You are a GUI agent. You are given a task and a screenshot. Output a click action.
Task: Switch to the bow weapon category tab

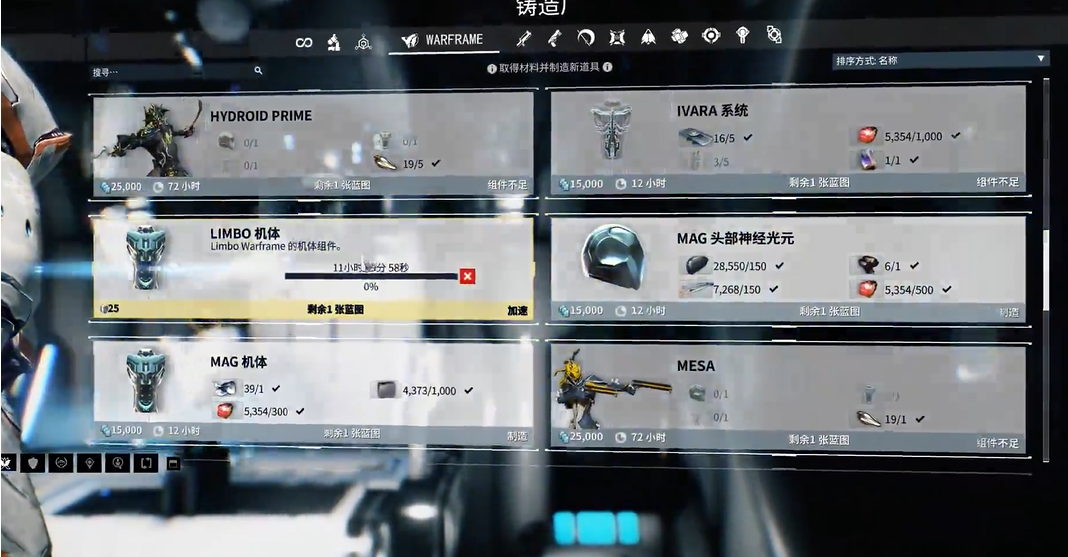click(586, 38)
